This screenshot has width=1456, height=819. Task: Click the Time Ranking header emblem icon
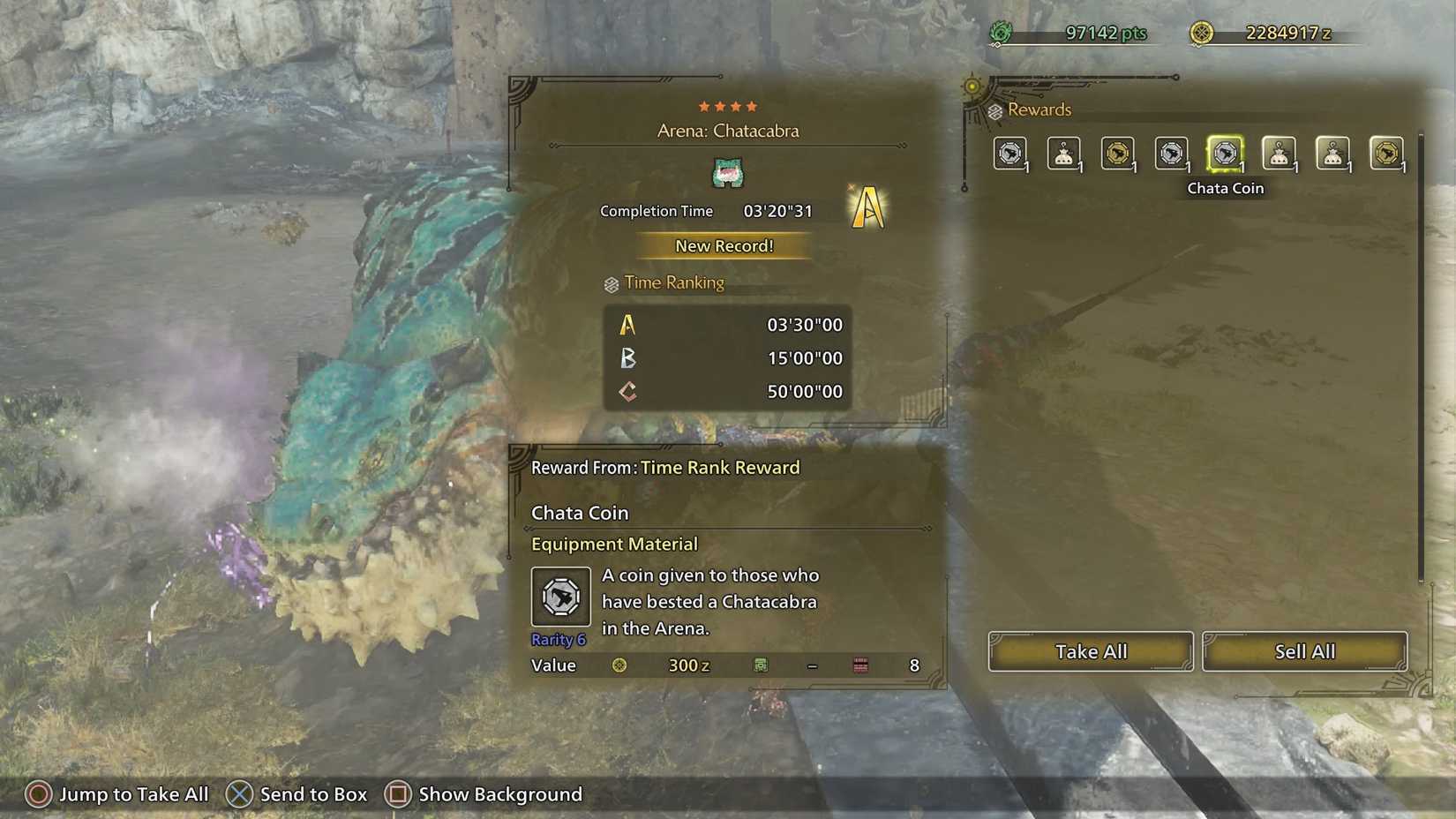(x=610, y=283)
